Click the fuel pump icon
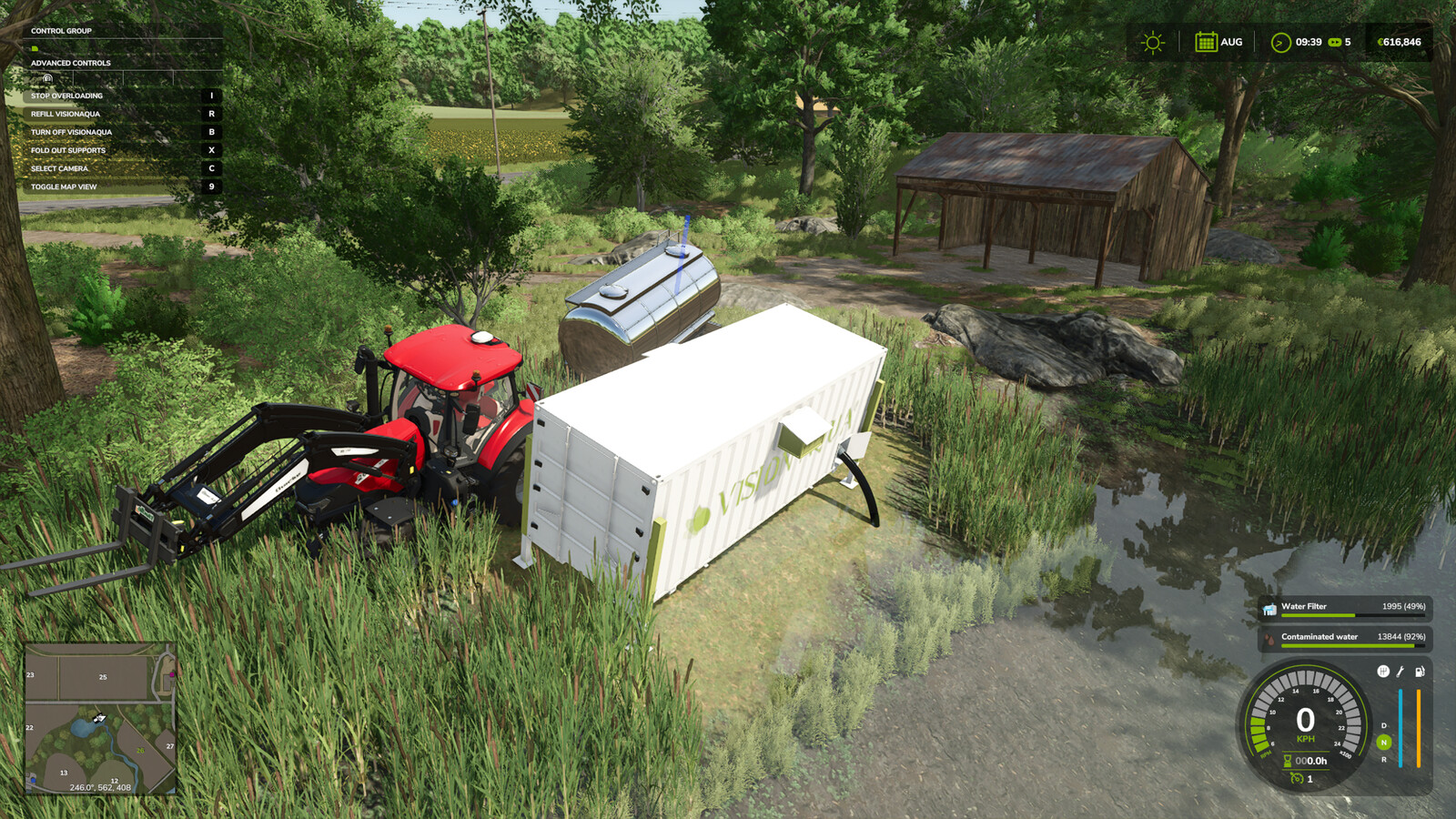Screen dimensions: 1456x819 point(1419,672)
